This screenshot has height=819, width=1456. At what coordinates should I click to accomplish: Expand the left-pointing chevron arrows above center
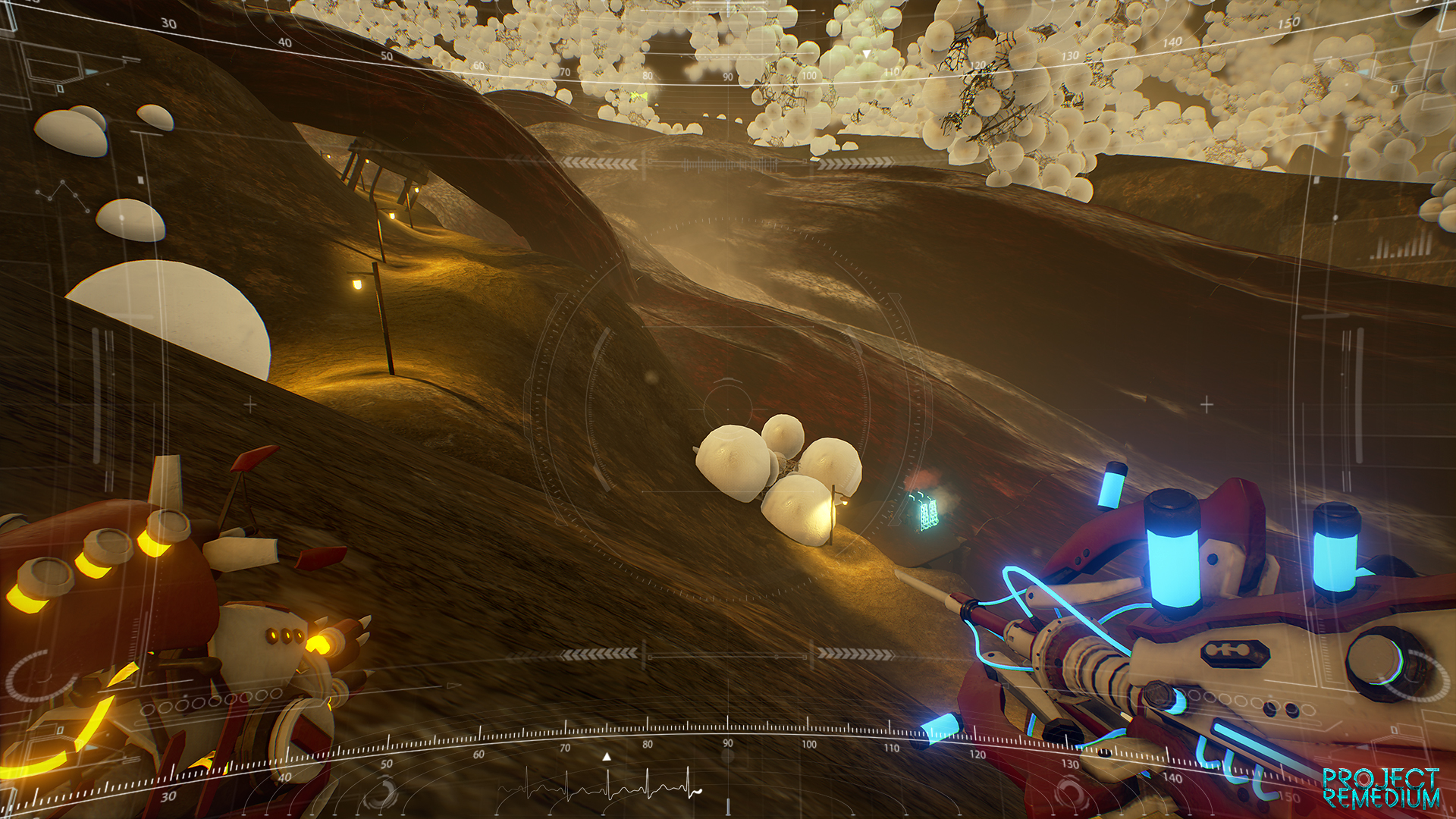599,164
